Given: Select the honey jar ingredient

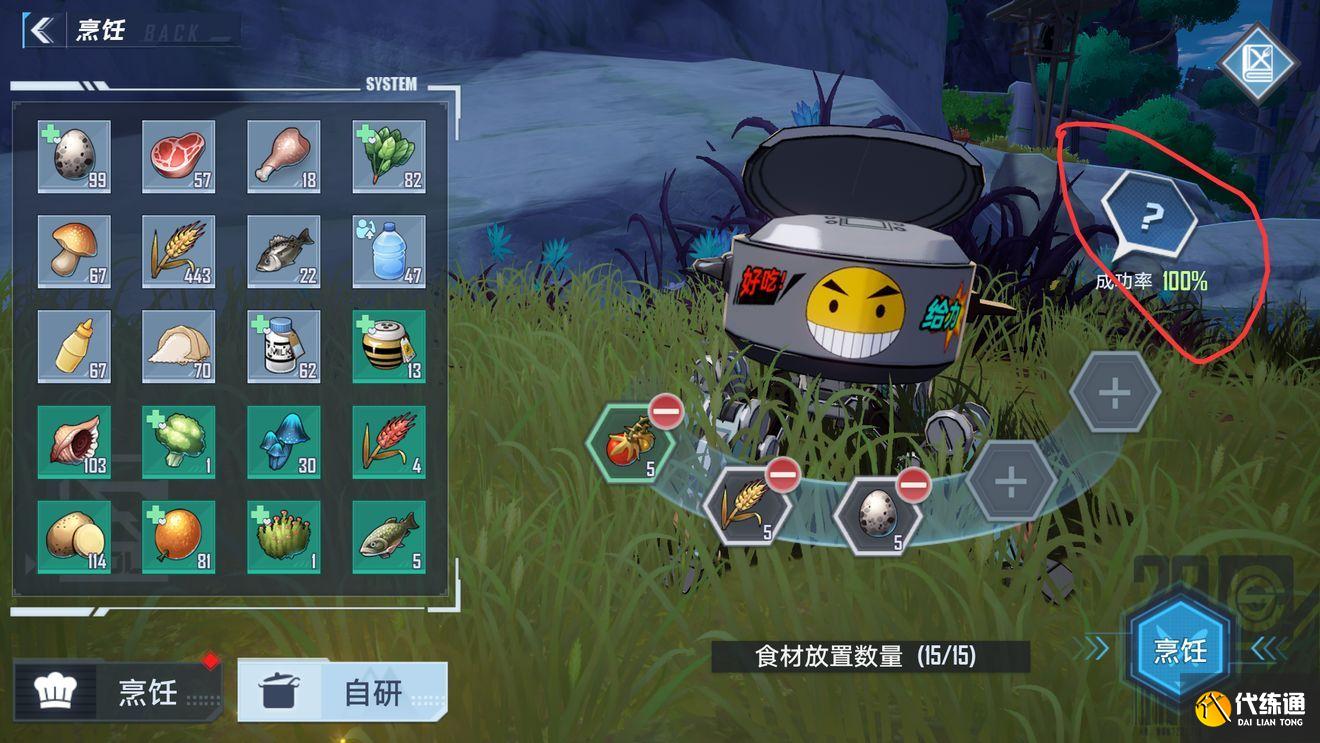Looking at the screenshot, I should [389, 346].
